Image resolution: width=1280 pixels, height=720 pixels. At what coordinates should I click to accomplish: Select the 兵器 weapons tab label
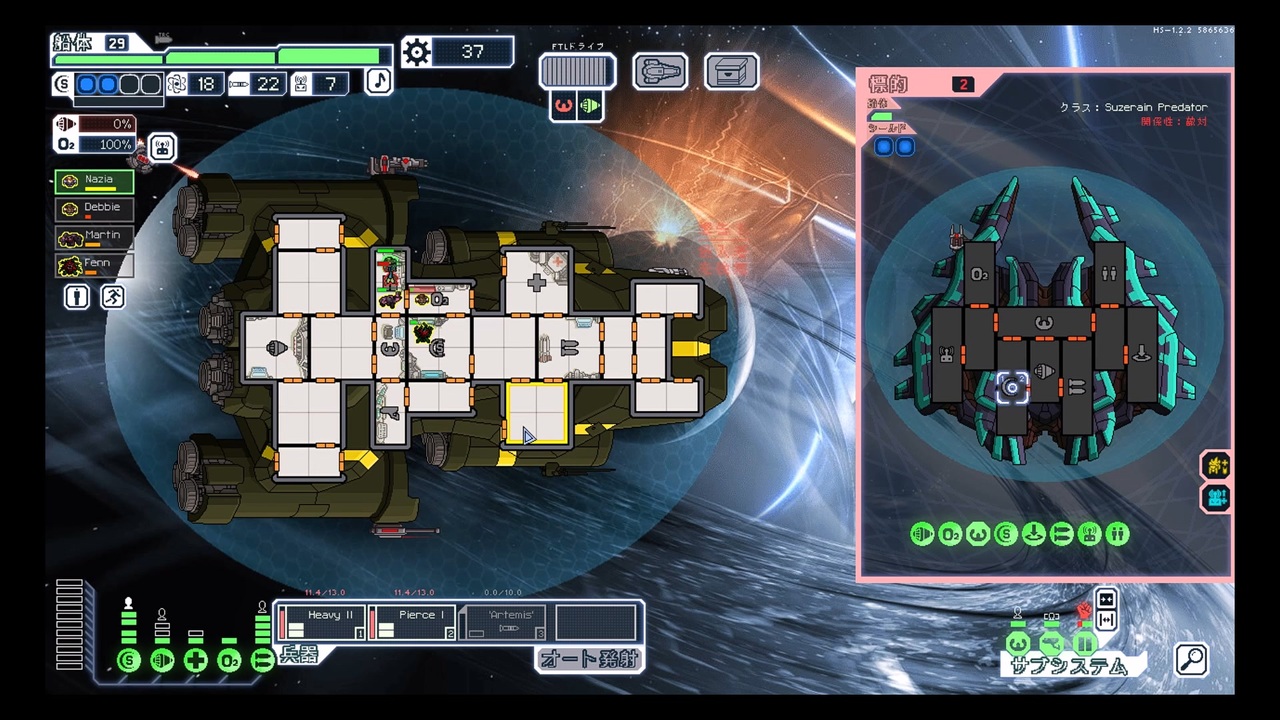tap(298, 656)
